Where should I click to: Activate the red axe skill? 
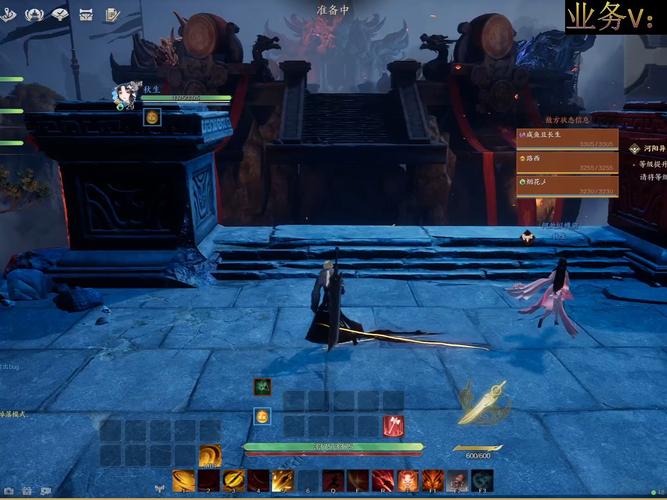click(x=393, y=426)
